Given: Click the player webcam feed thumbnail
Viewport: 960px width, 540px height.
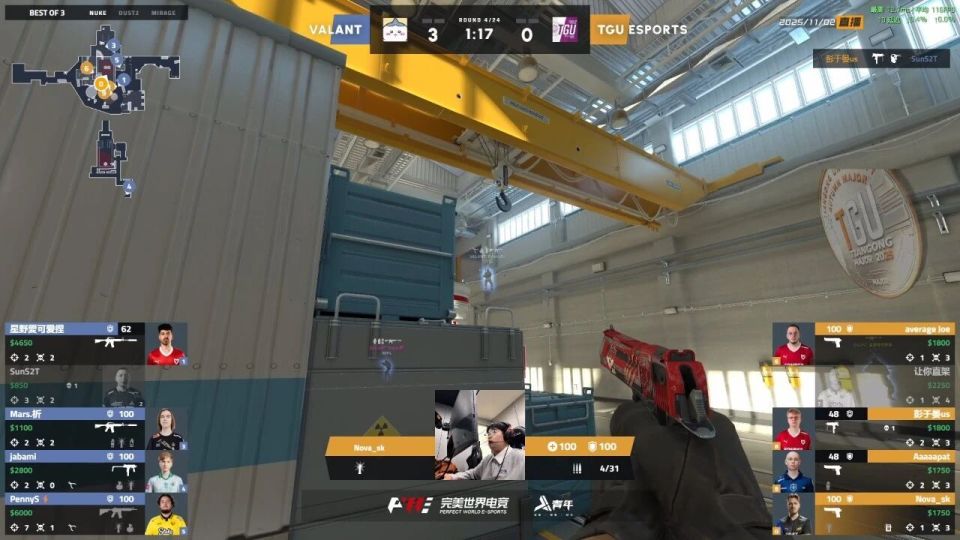Looking at the screenshot, I should coord(480,434).
